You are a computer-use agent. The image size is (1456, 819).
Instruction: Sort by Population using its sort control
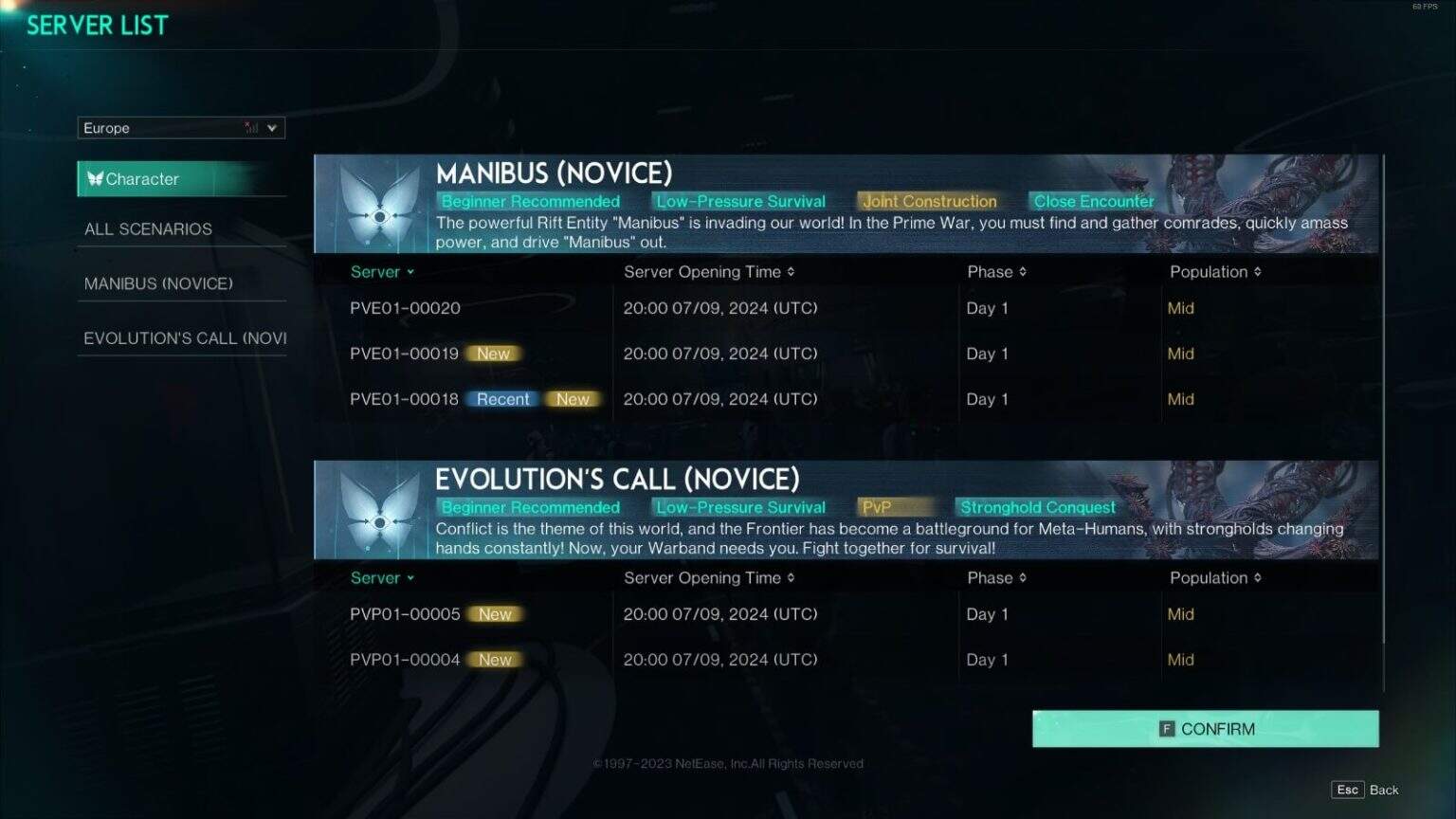click(1259, 272)
